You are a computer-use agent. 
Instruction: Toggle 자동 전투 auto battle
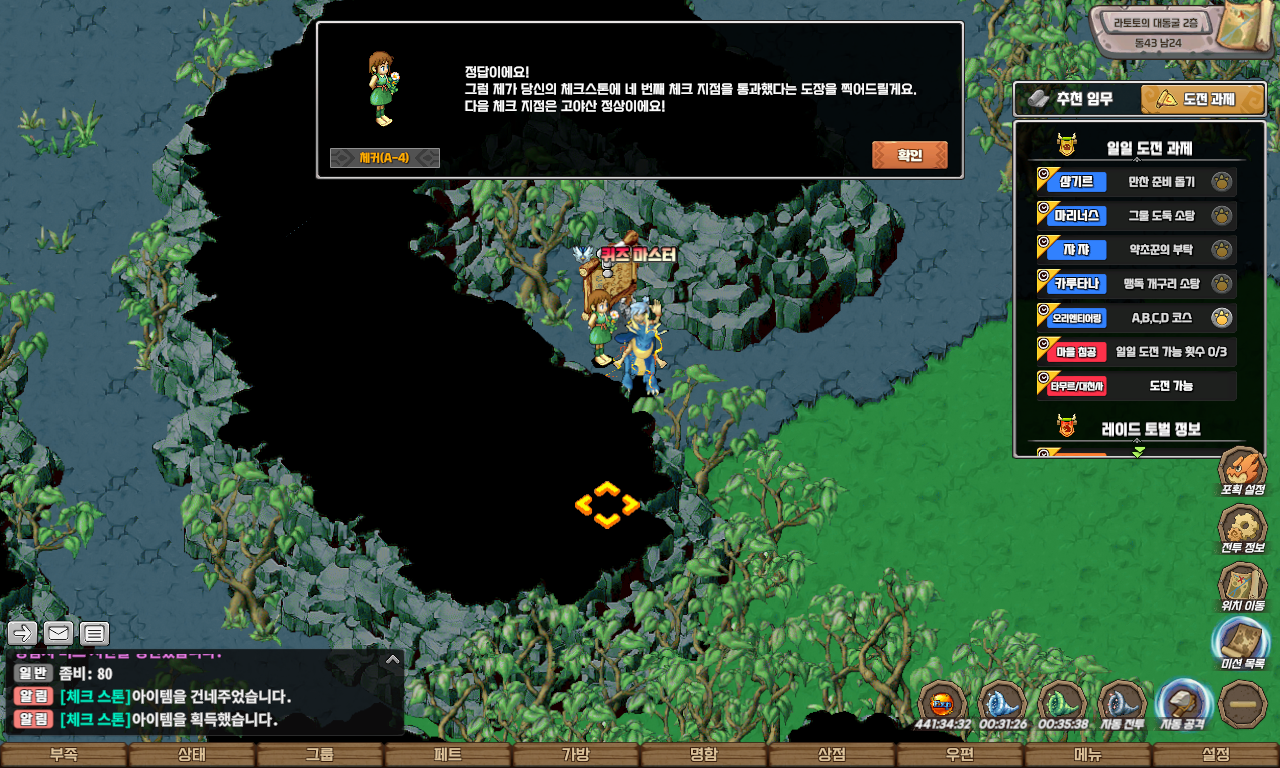(1122, 704)
